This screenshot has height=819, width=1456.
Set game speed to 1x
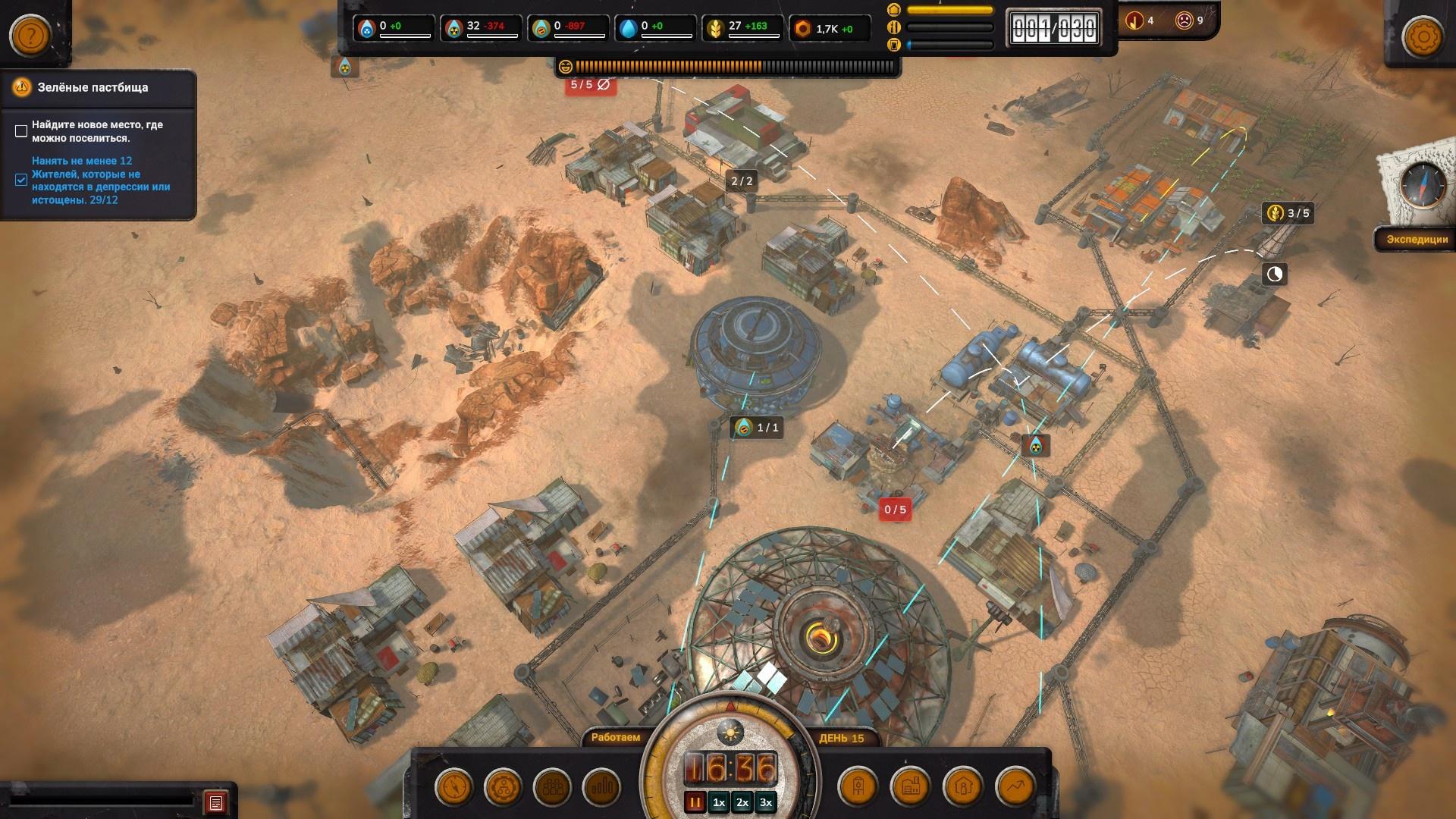[x=719, y=802]
